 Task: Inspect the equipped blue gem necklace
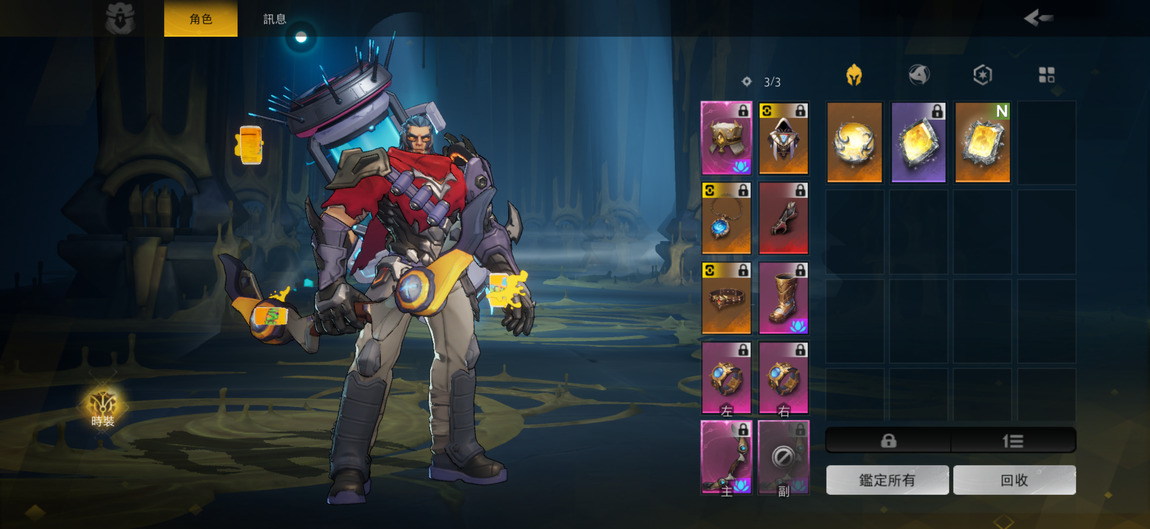(726, 218)
